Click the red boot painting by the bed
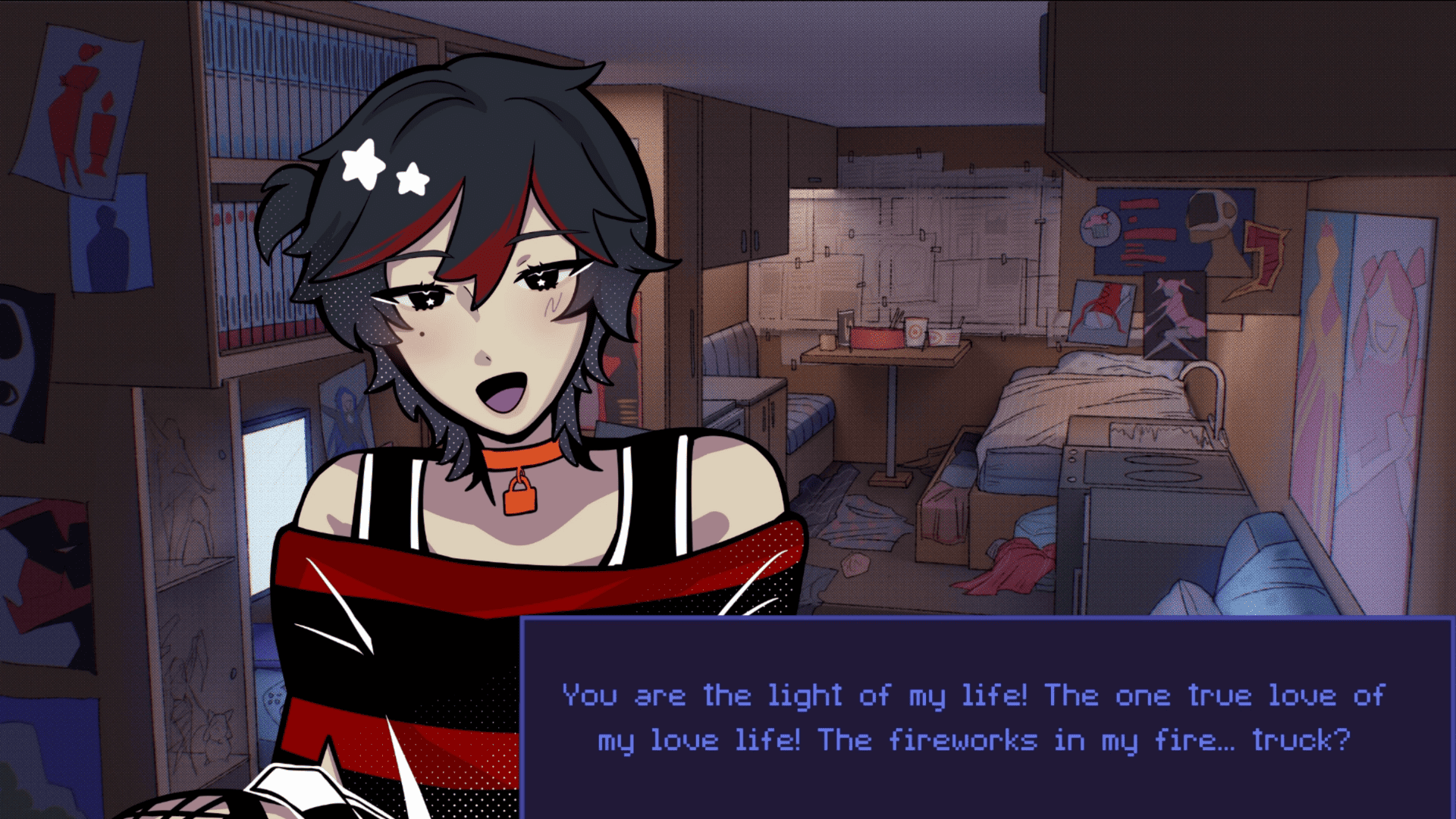The width and height of the screenshot is (1456, 819). tap(1099, 311)
